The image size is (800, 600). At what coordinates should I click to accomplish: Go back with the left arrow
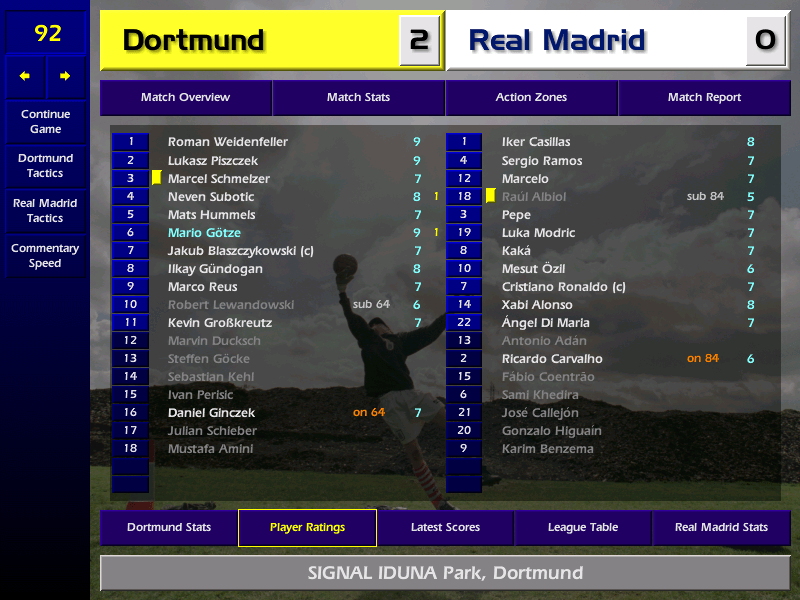point(25,76)
